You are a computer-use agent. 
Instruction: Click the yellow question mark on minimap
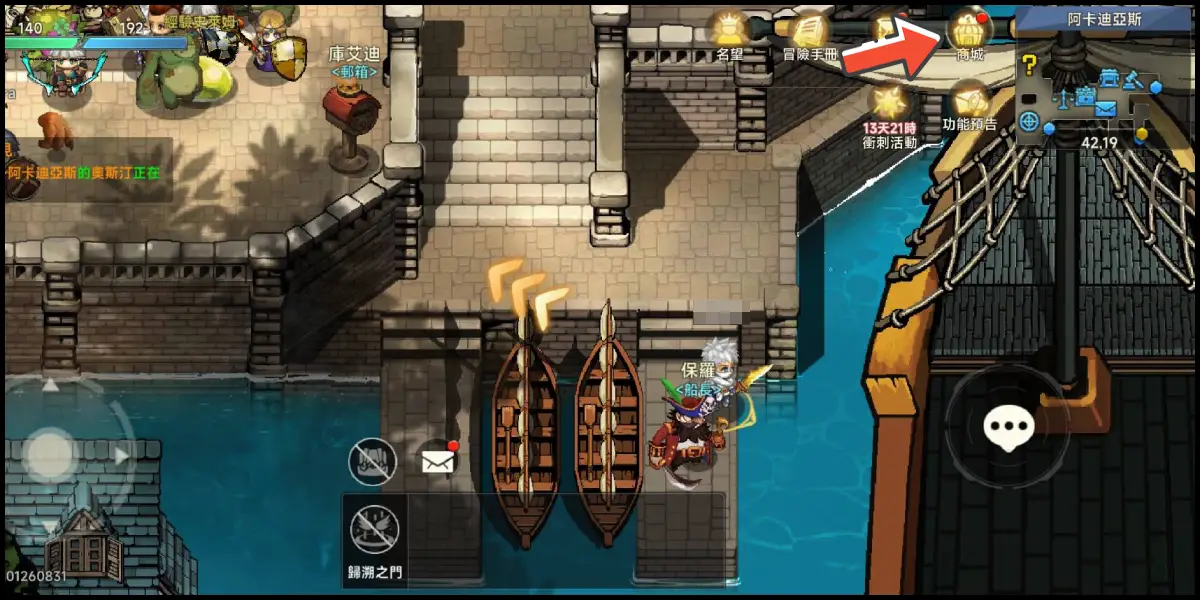[1029, 66]
